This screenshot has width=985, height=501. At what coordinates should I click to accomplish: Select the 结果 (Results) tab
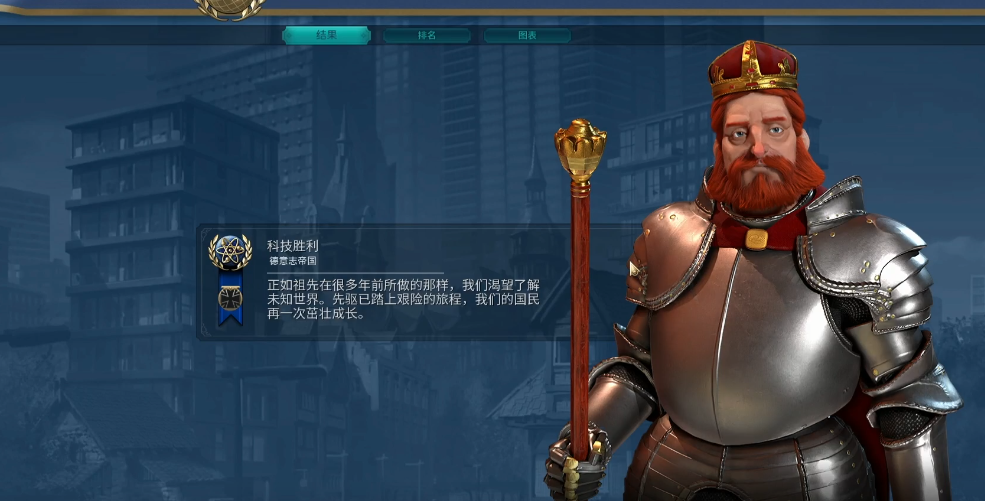coord(326,35)
